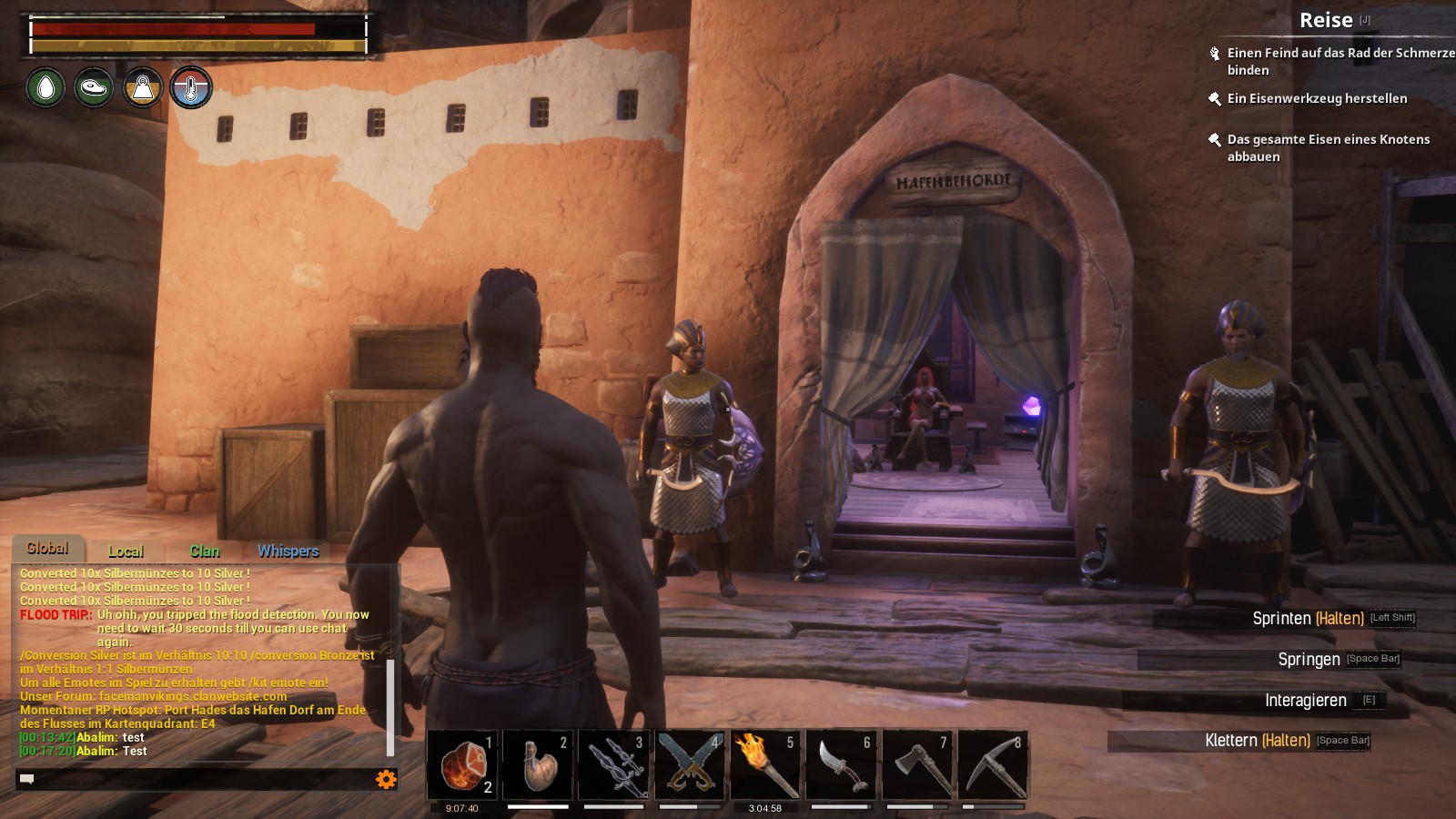Click the encumbrance weight status icon
Image resolution: width=1456 pixels, height=819 pixels.
[142, 88]
